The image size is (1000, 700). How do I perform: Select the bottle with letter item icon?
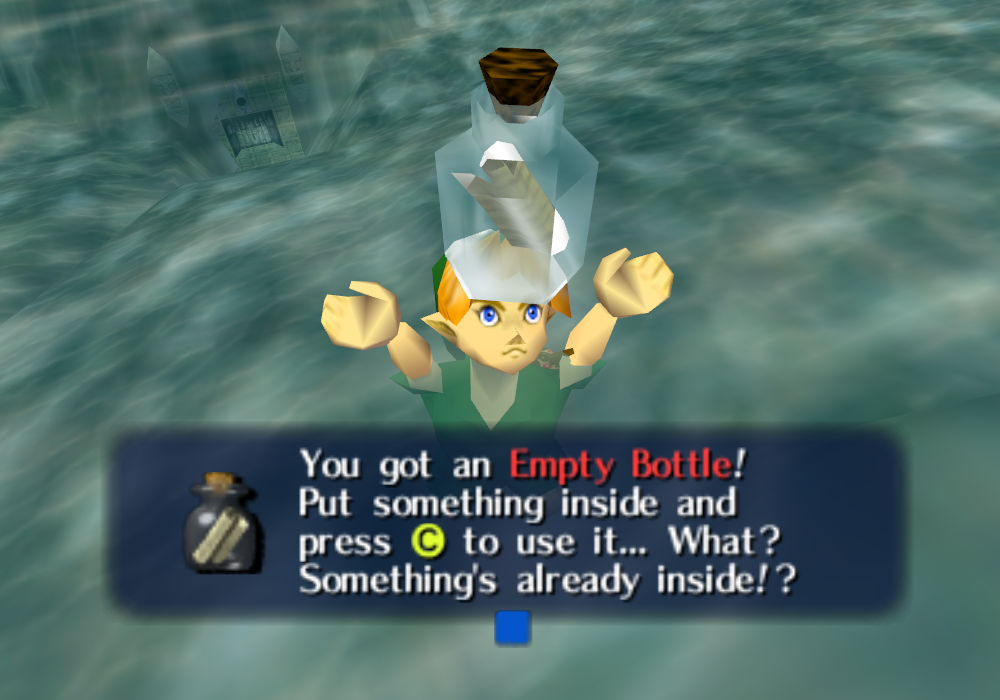(222, 522)
